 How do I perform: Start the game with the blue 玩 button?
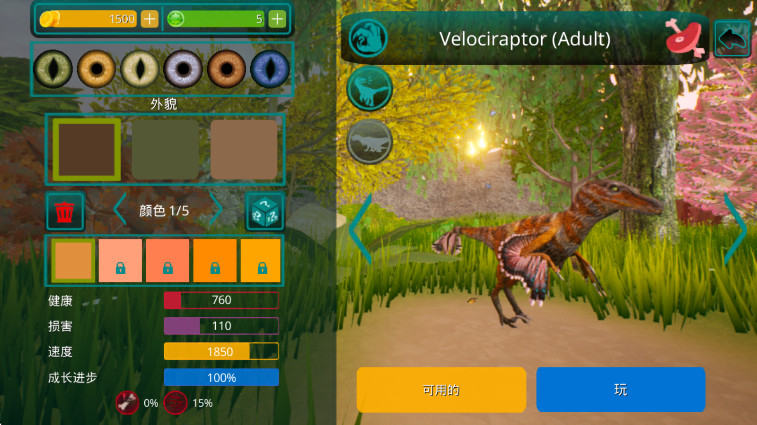[620, 390]
